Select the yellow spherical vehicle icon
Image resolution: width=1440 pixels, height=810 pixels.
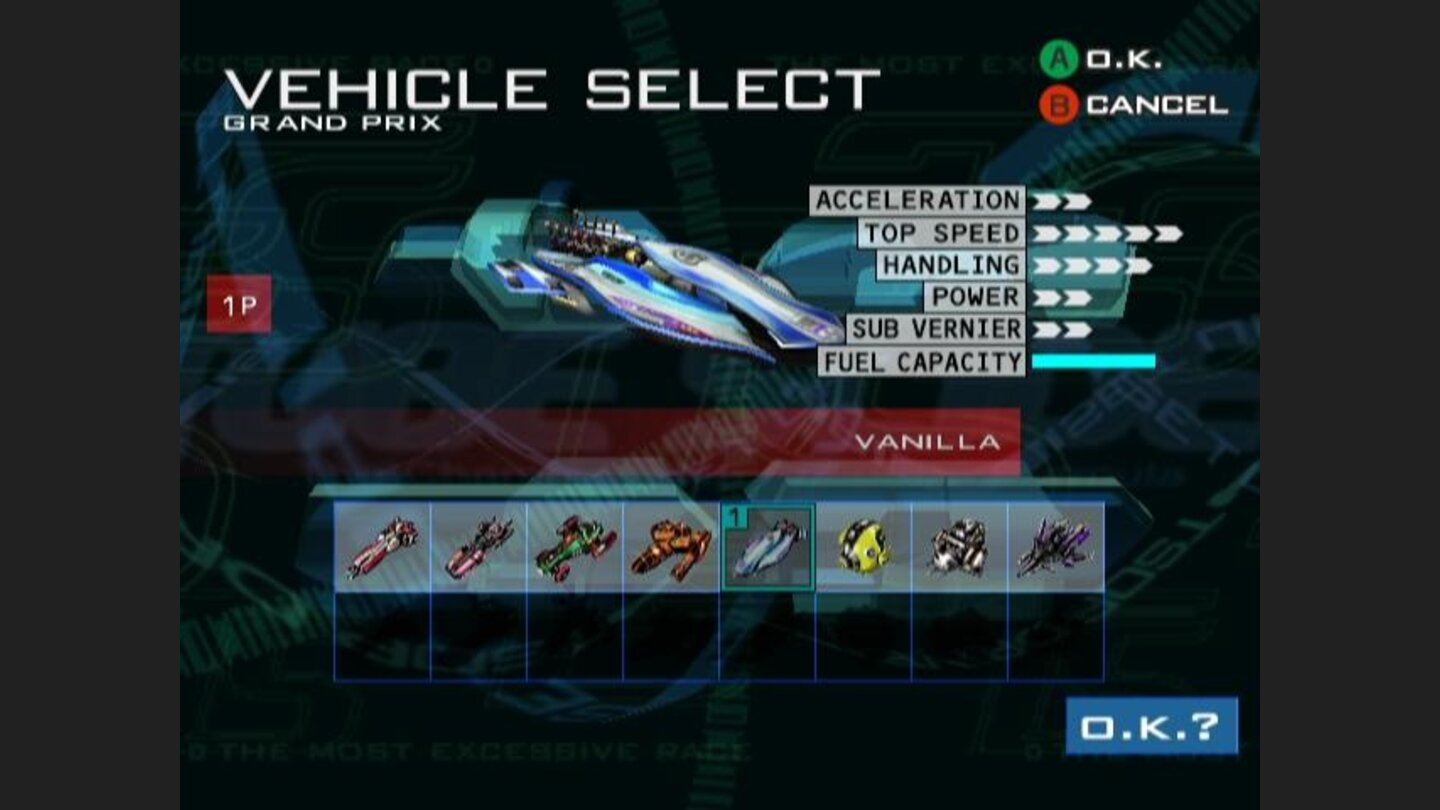click(862, 547)
